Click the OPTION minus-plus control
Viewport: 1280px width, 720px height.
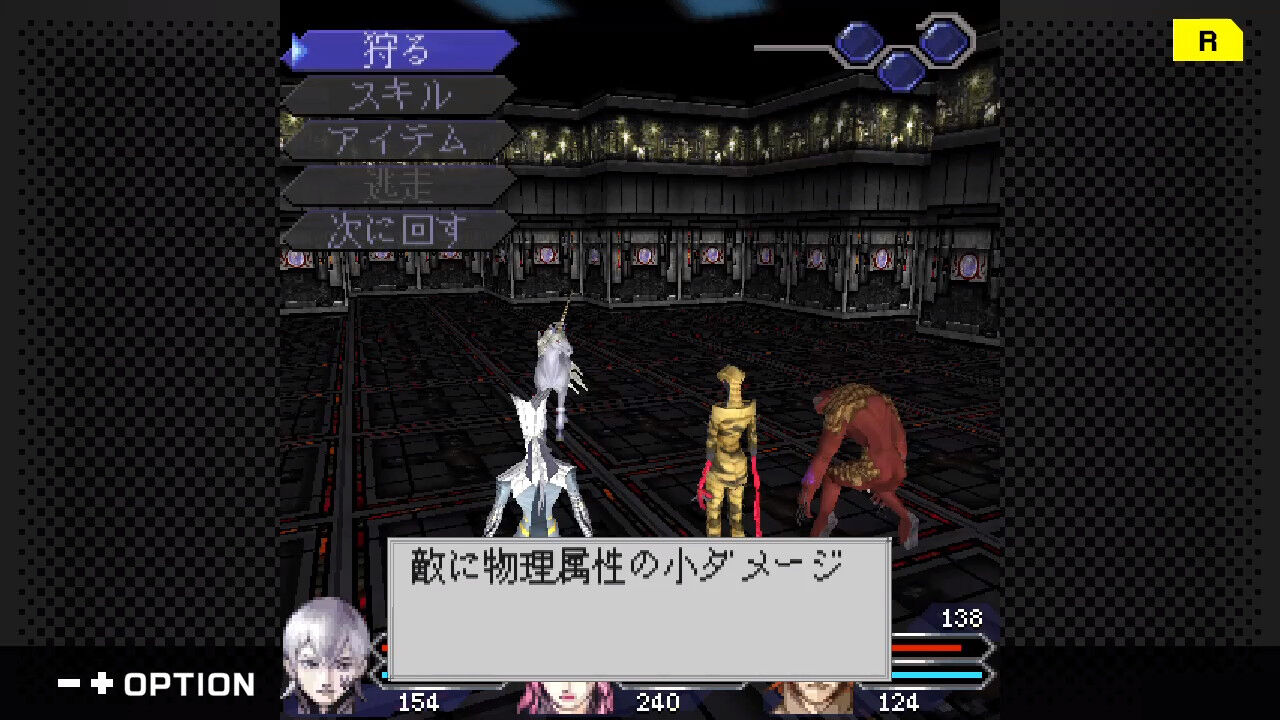tap(120, 685)
